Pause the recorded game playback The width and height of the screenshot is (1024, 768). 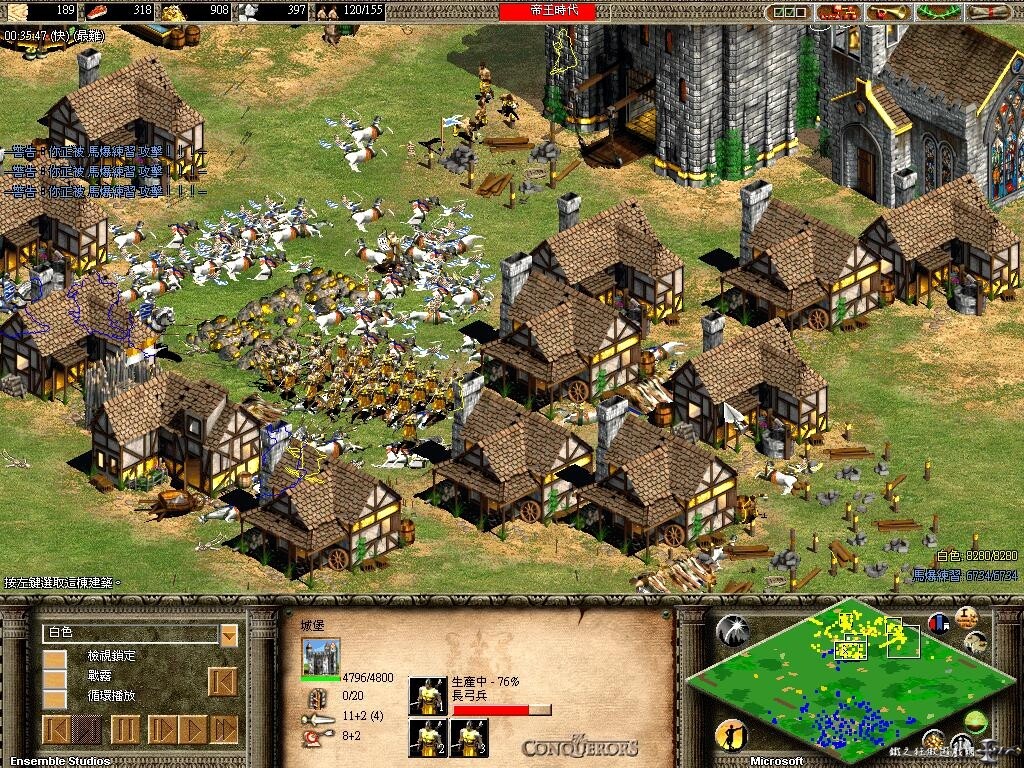124,729
